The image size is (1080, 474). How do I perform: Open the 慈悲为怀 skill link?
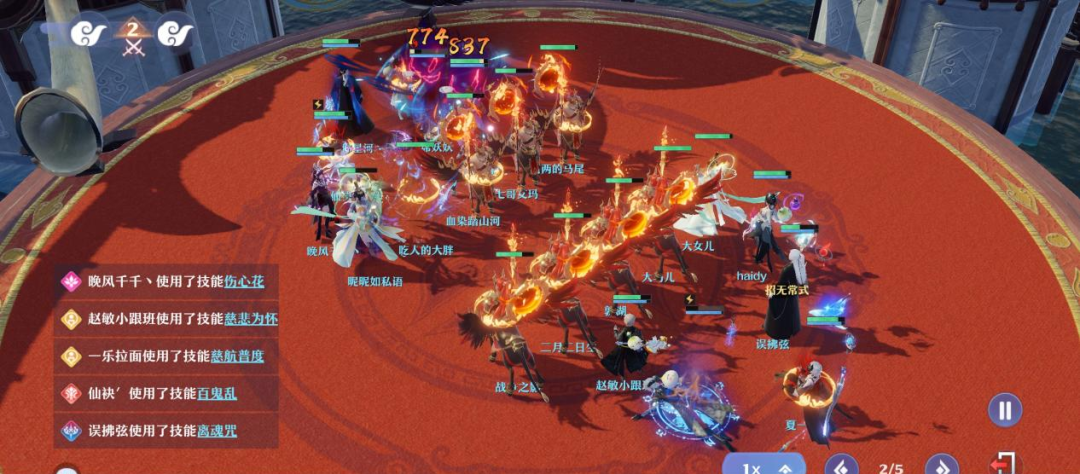tap(251, 319)
